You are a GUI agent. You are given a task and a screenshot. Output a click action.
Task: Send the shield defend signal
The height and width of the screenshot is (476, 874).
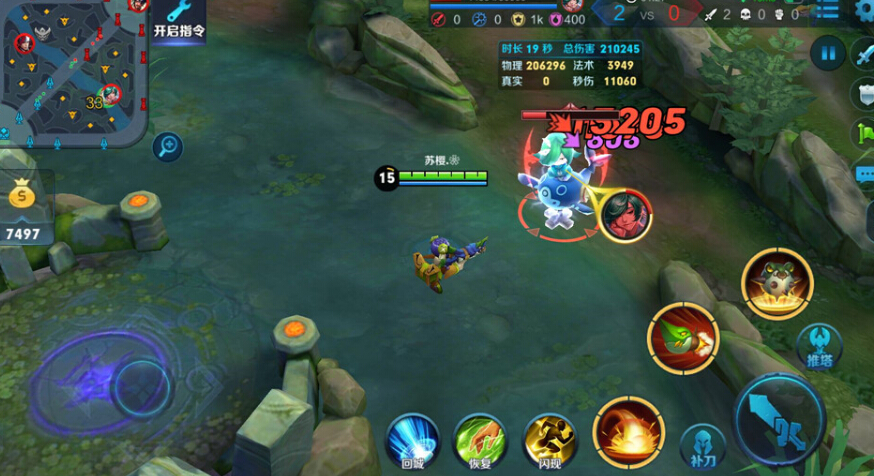[x=864, y=94]
